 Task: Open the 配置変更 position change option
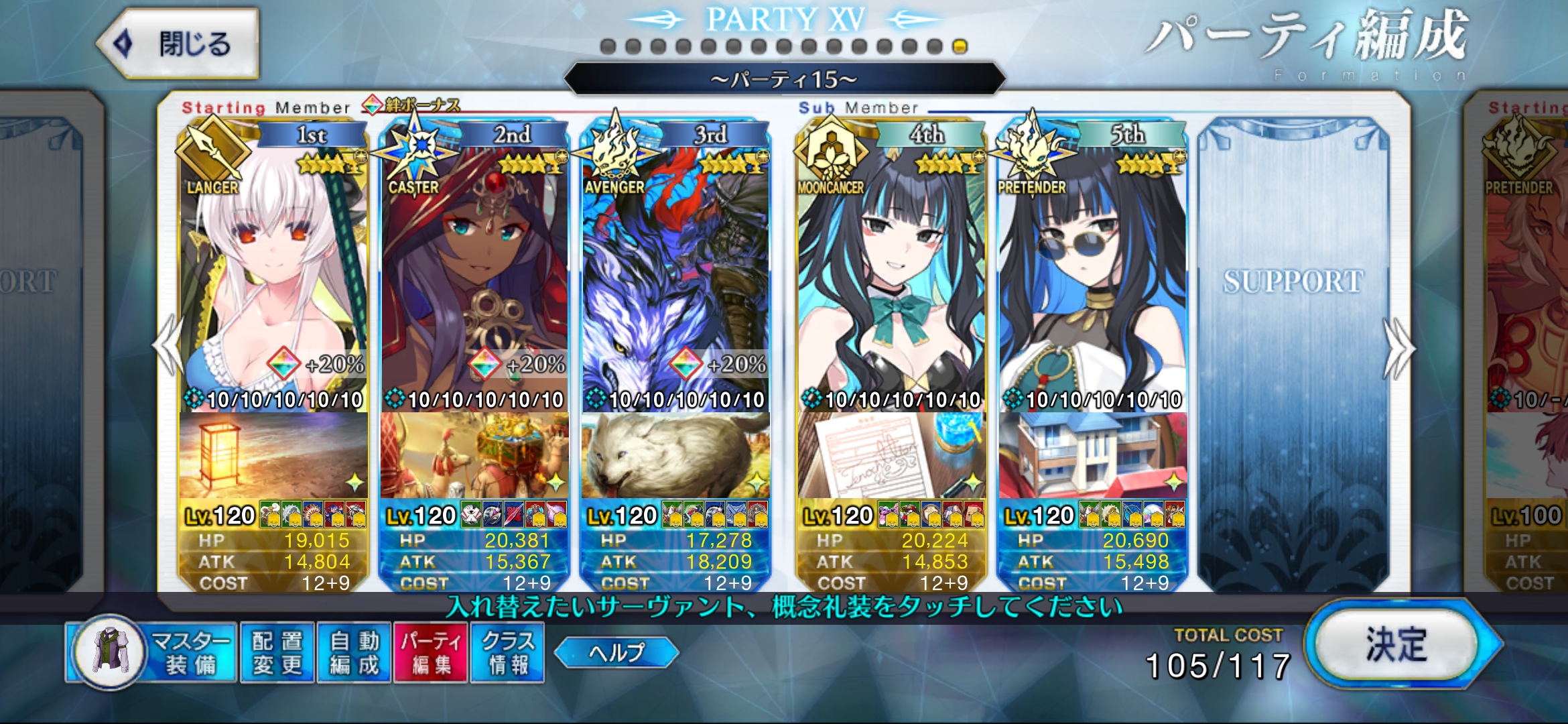pyautogui.click(x=277, y=652)
